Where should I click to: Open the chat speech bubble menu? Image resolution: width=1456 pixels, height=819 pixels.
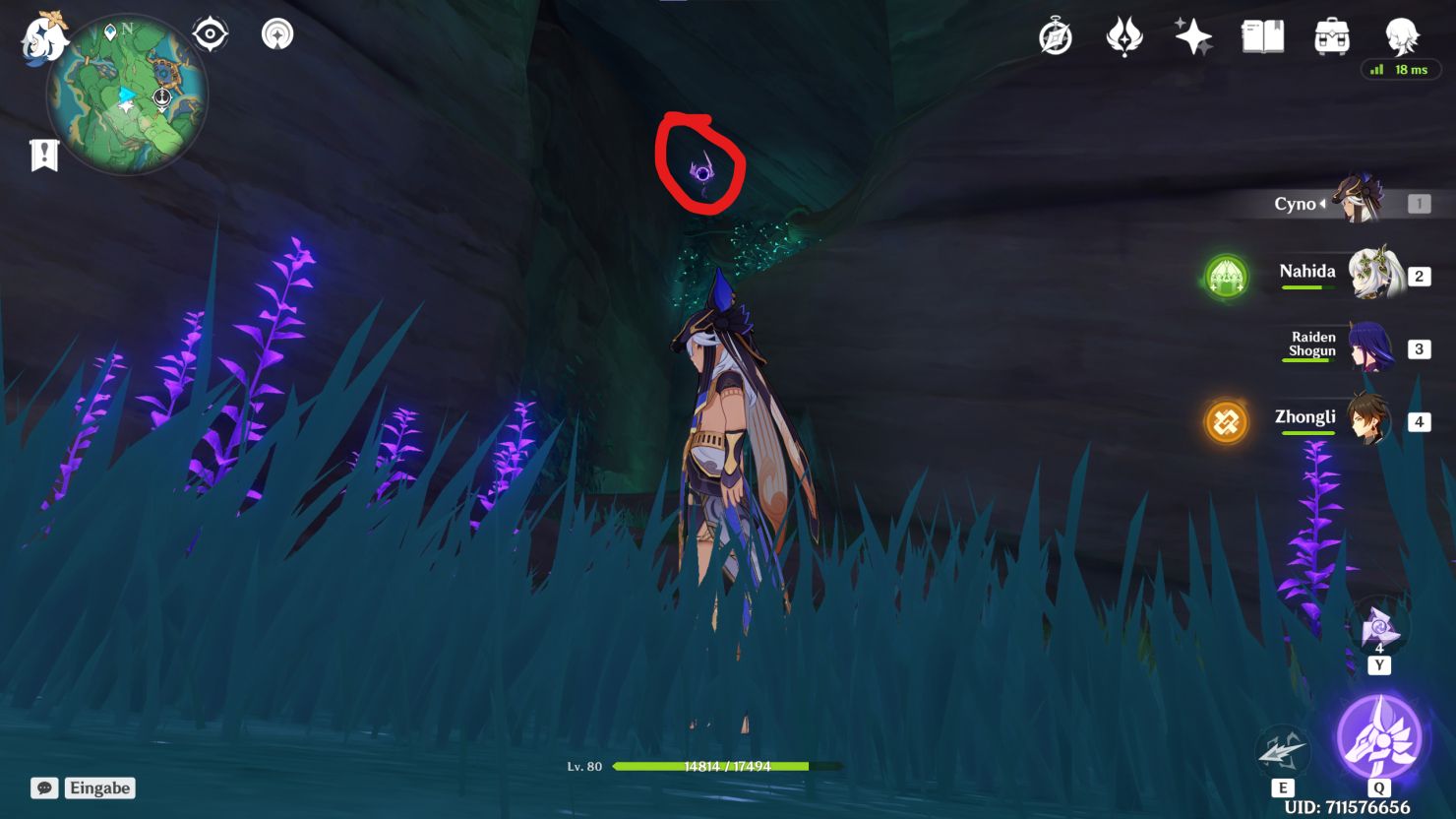43,787
